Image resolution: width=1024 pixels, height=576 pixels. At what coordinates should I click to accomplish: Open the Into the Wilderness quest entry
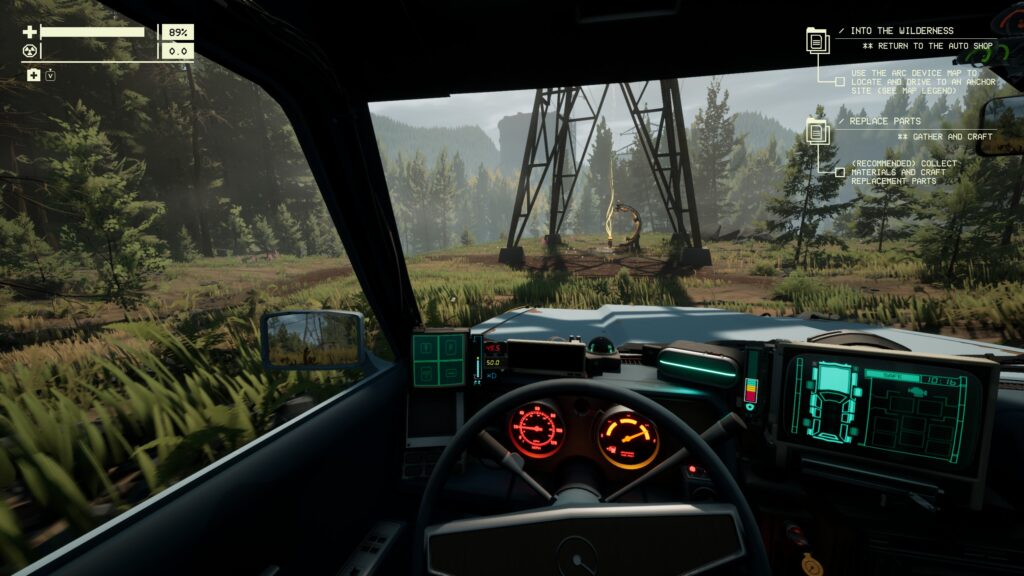900,31
